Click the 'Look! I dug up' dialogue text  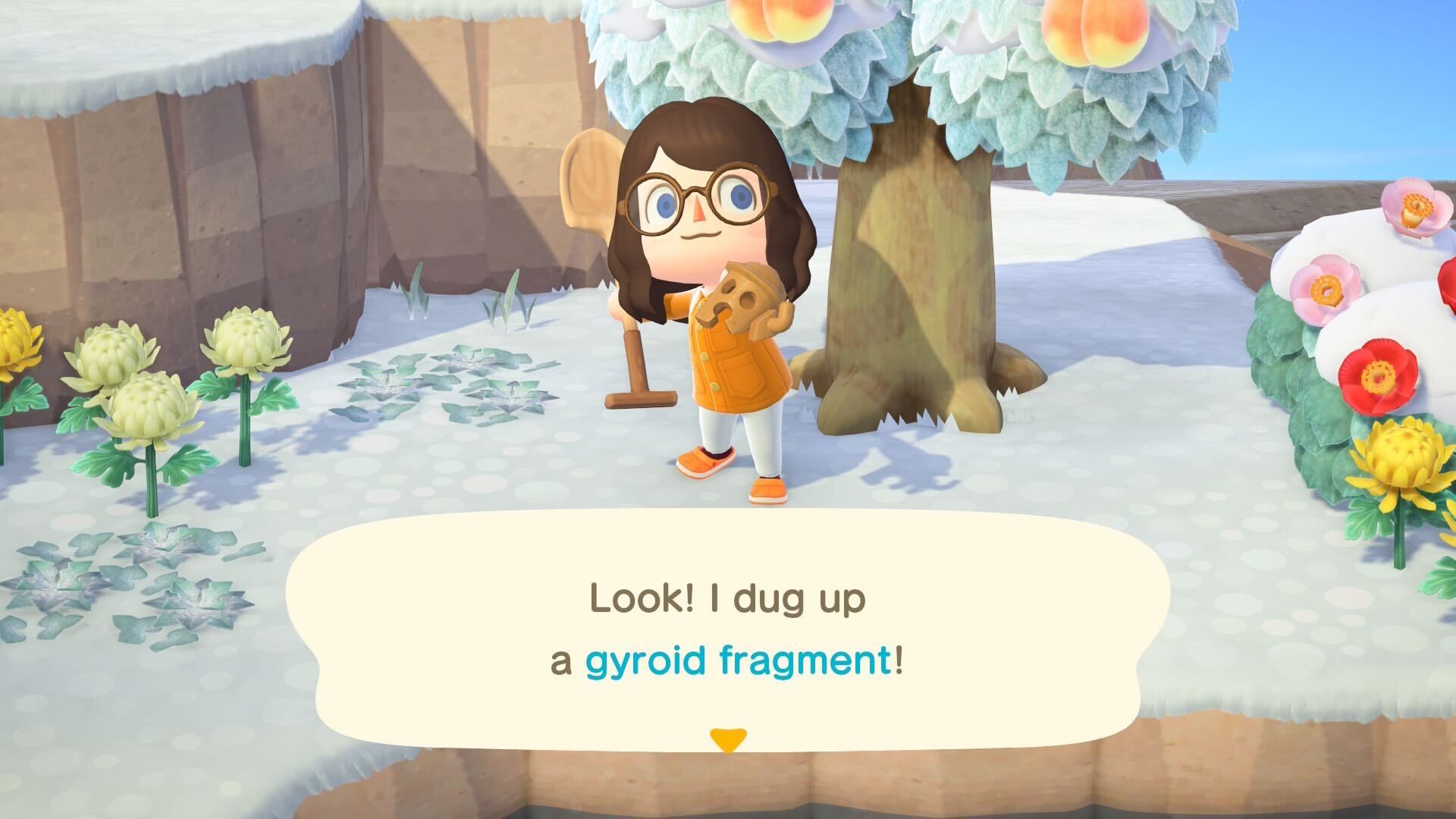click(x=728, y=599)
